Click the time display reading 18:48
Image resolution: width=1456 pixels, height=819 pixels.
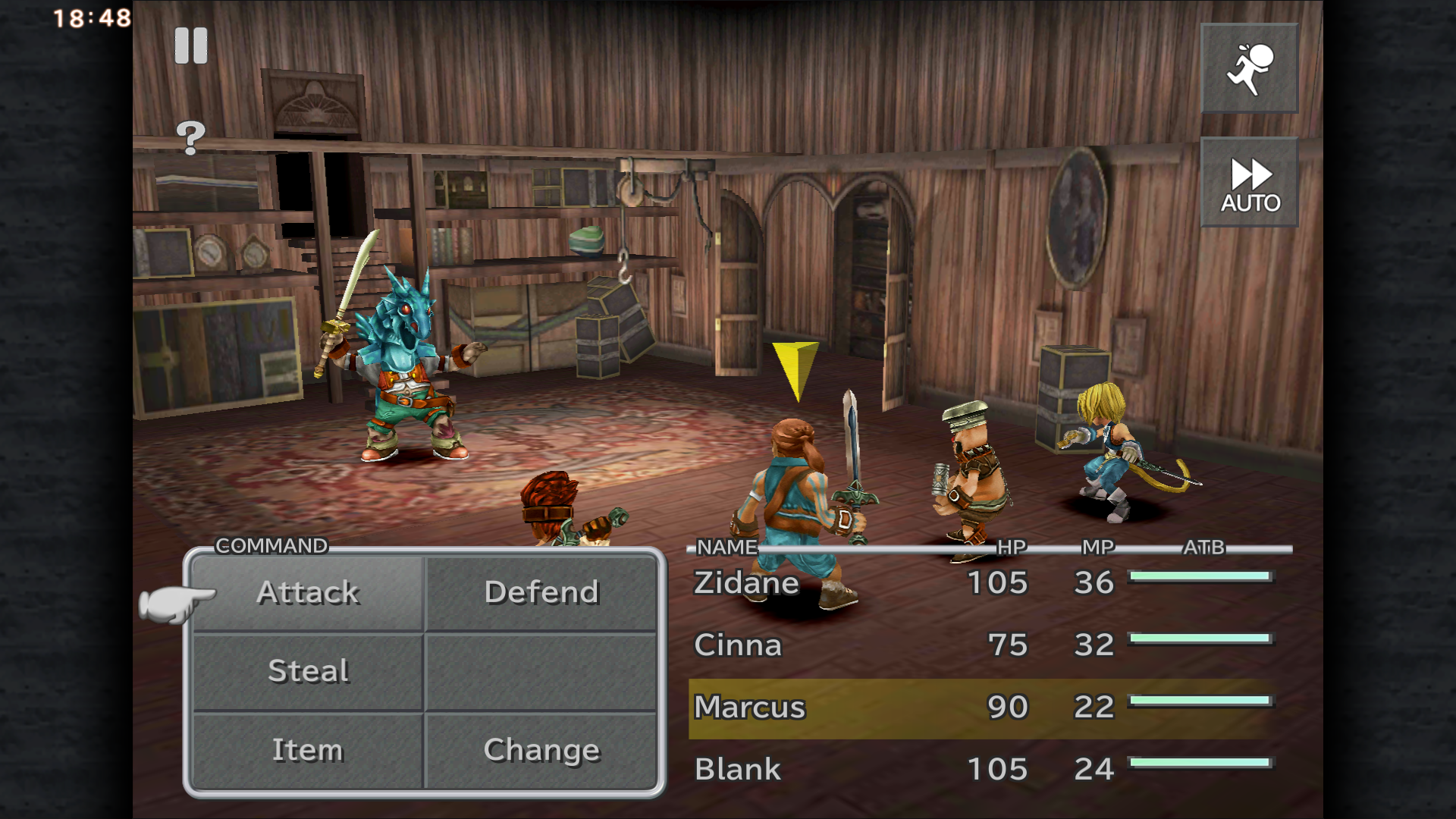90,16
